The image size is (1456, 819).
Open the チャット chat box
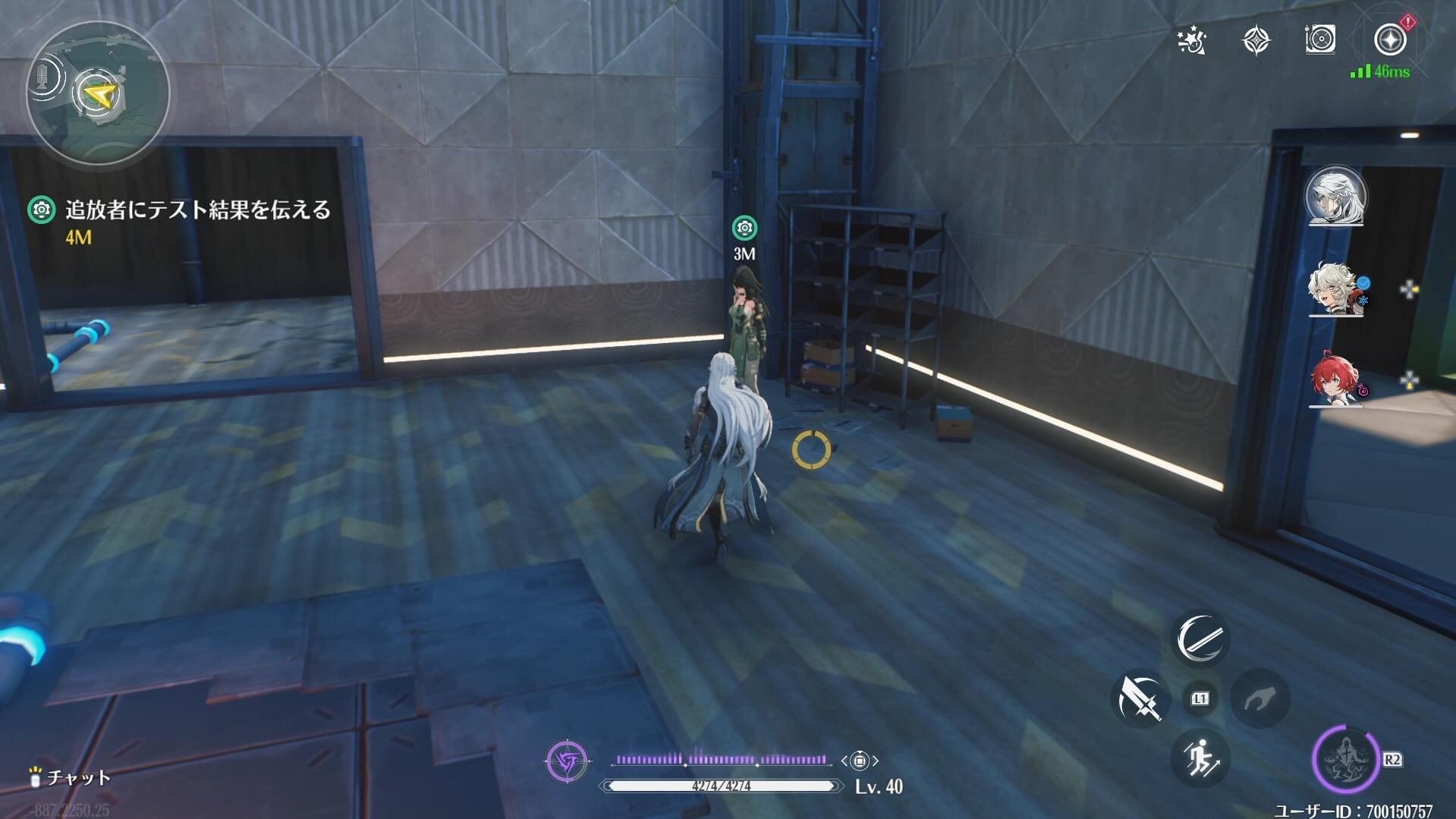click(71, 777)
